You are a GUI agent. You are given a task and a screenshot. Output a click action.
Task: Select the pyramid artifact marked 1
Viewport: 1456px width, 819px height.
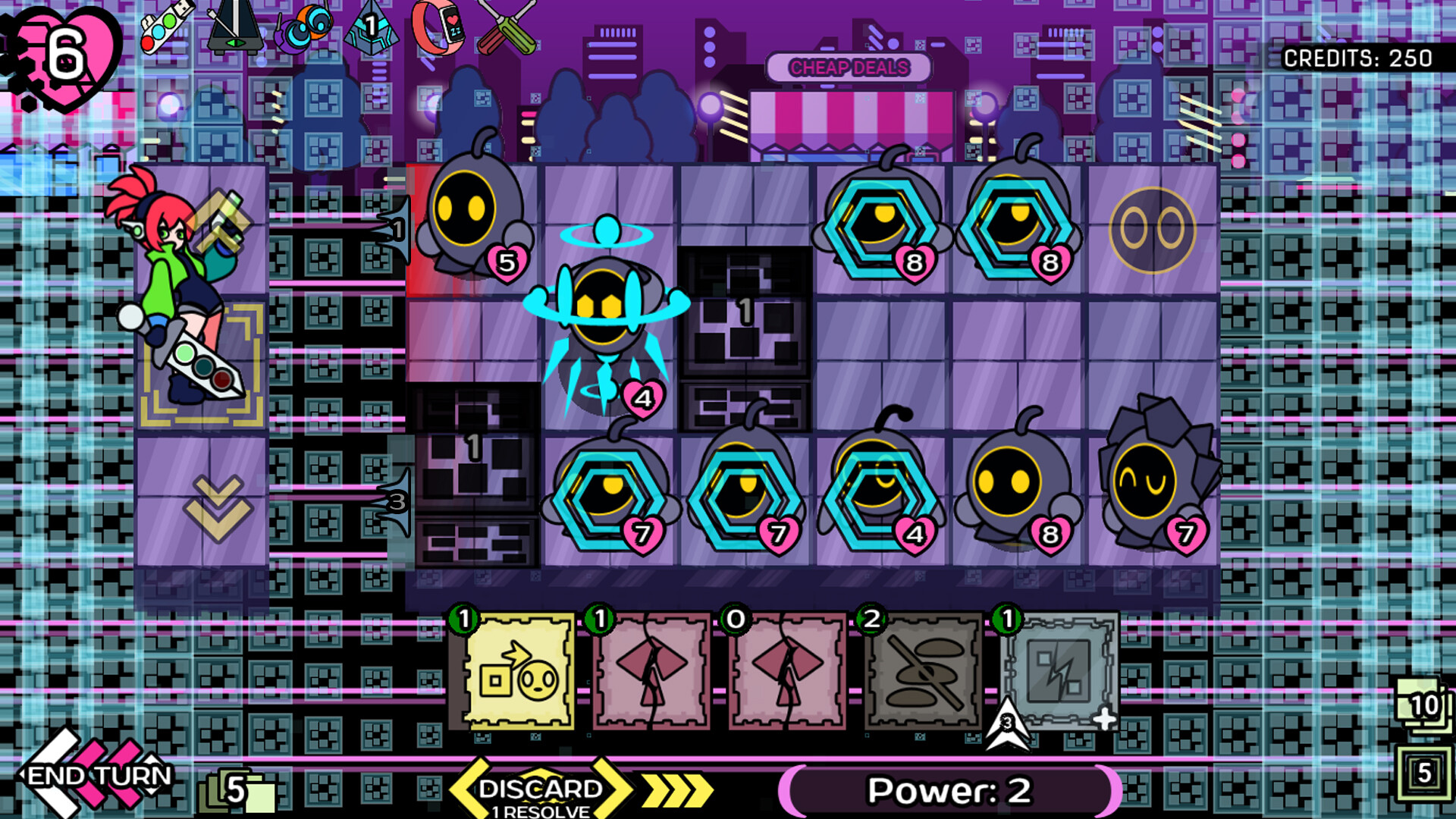click(x=369, y=27)
